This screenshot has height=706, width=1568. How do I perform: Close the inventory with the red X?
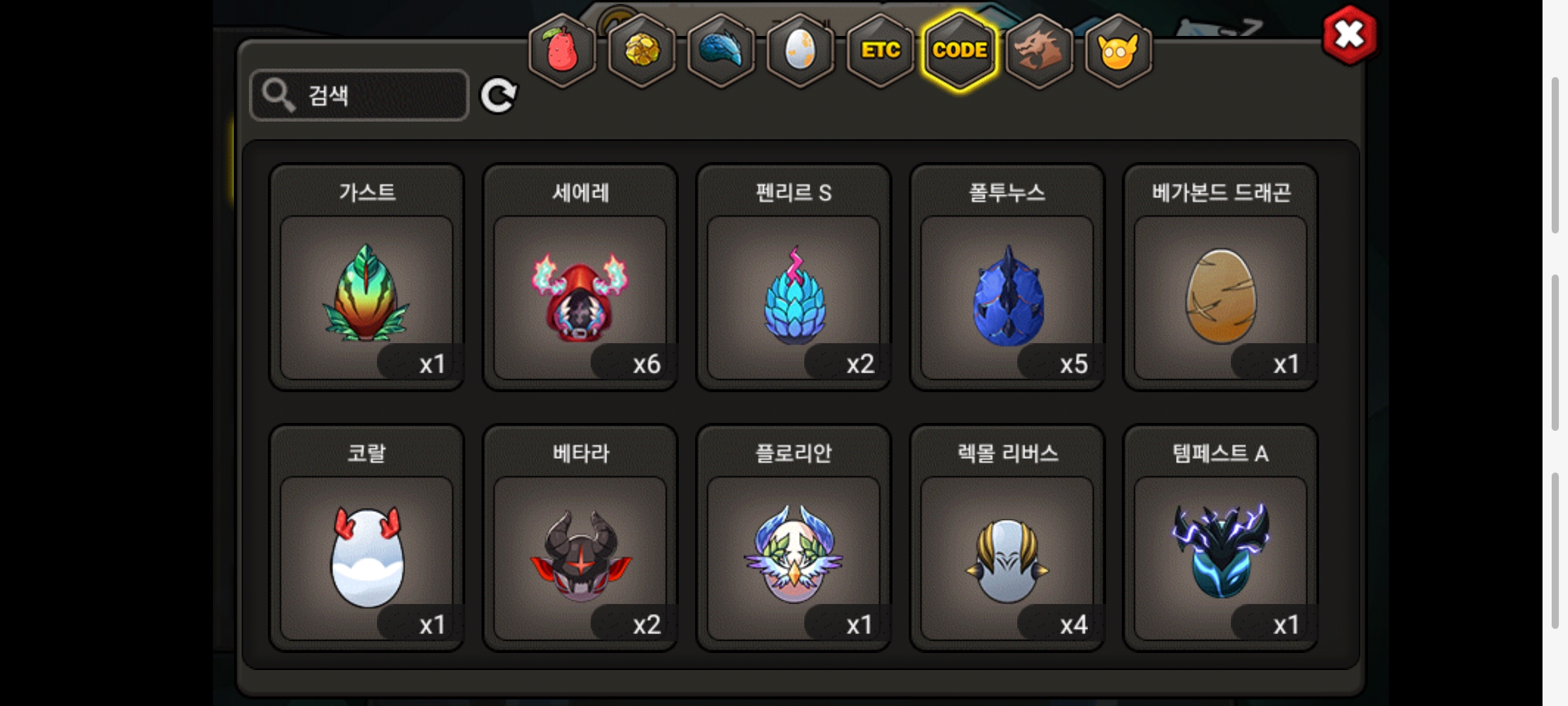[1349, 35]
